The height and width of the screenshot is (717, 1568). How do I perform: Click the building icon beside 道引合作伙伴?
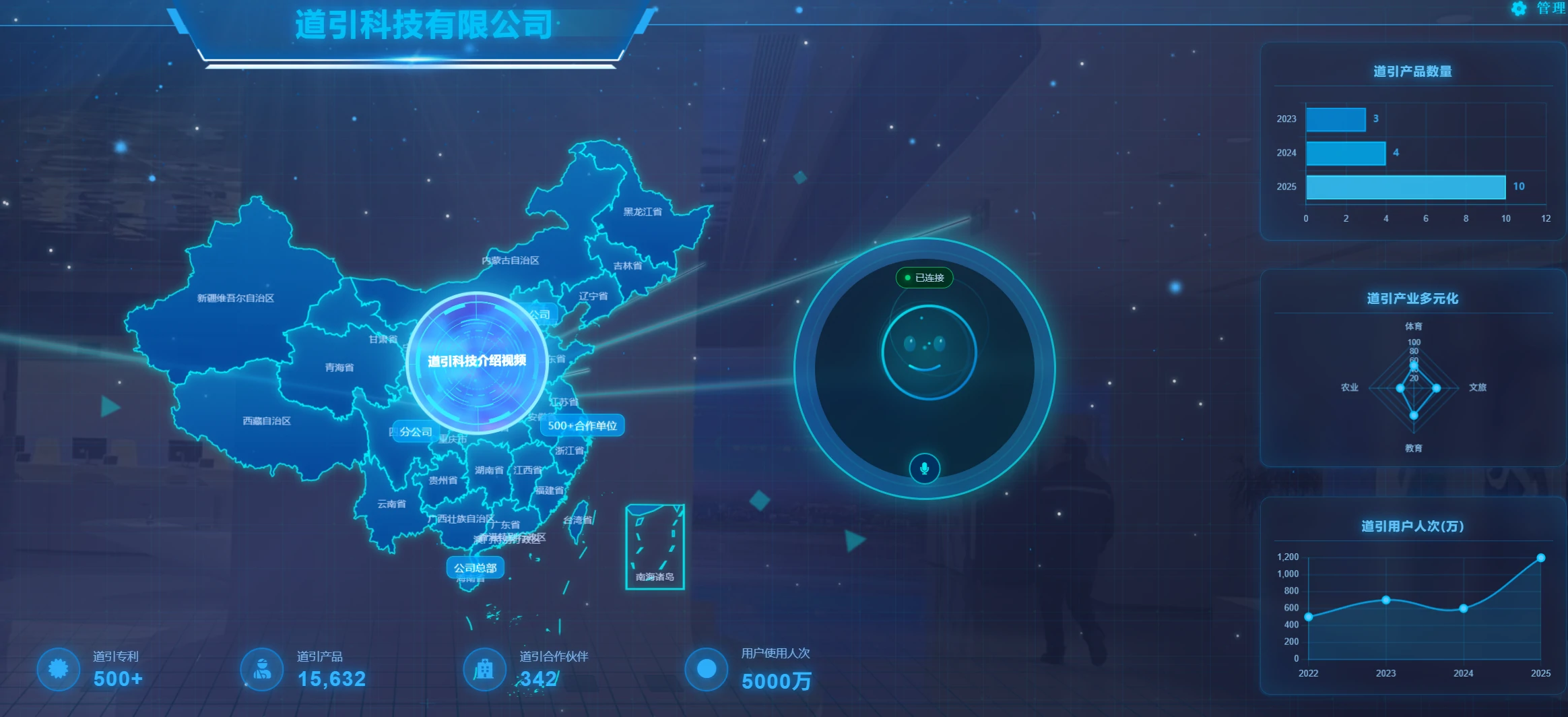(x=484, y=668)
